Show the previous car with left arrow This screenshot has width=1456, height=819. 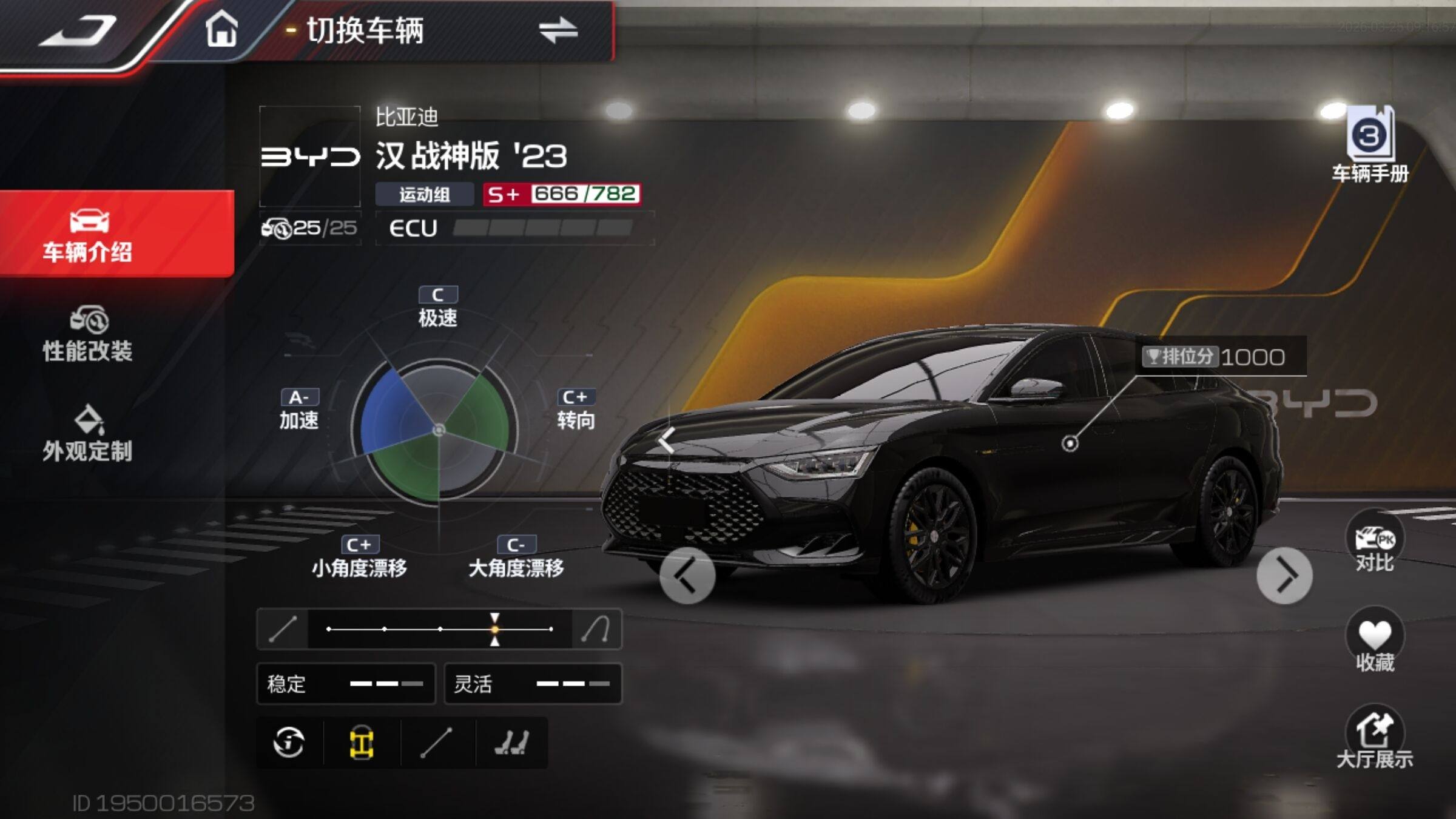(687, 575)
